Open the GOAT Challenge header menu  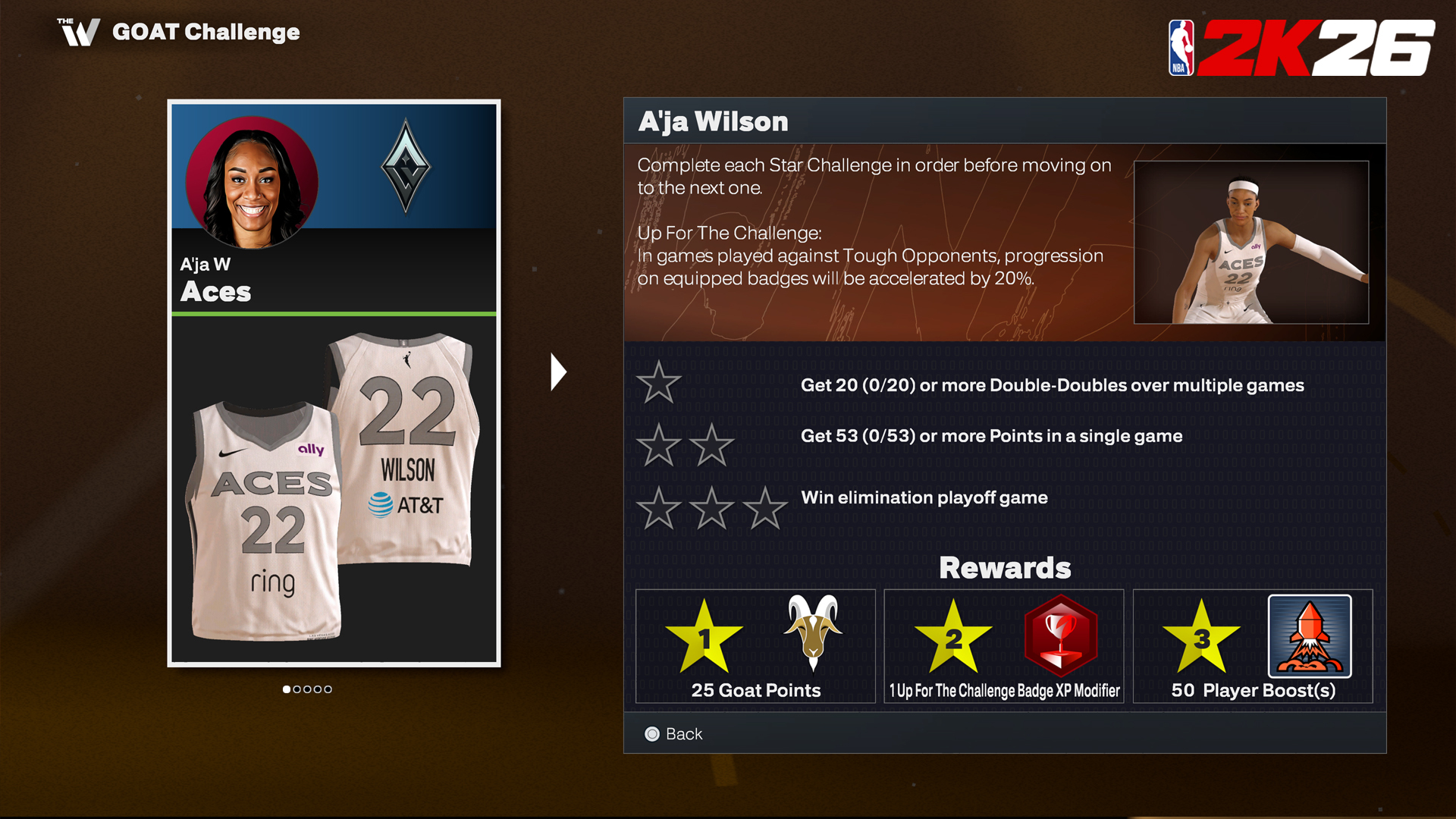click(206, 32)
